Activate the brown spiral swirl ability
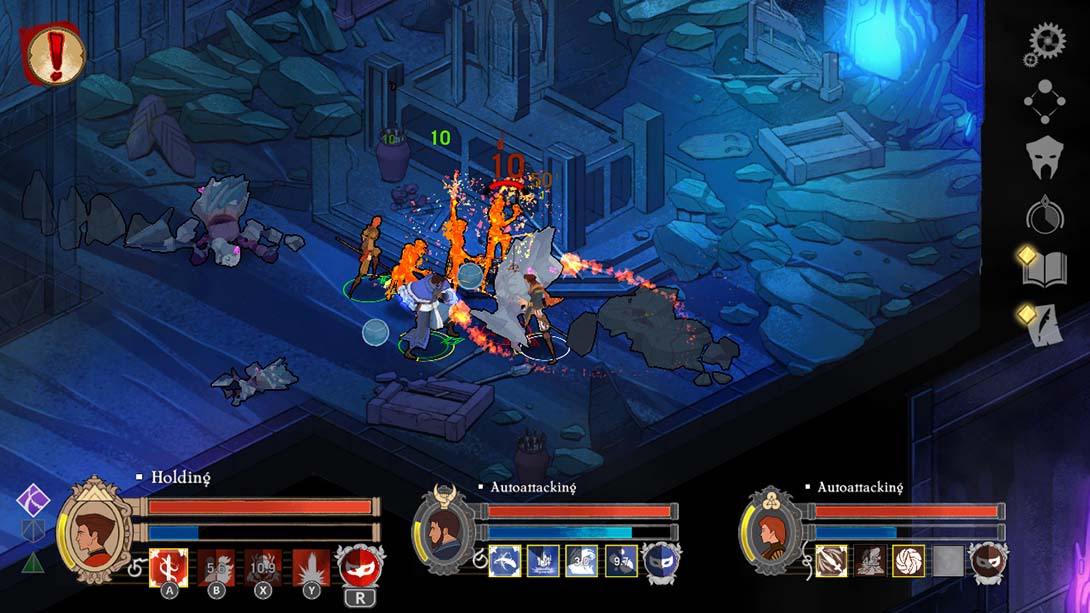The height and width of the screenshot is (613, 1090). click(x=909, y=561)
